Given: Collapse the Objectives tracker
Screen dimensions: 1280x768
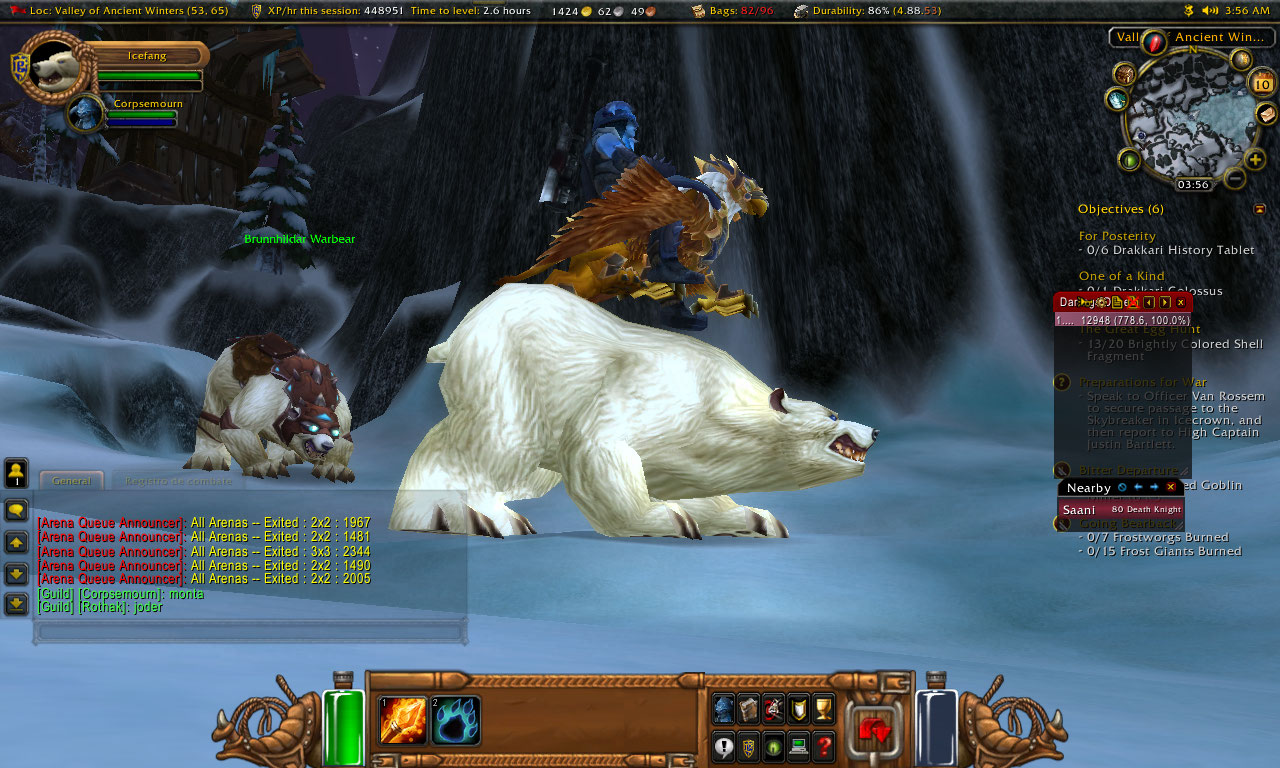Looking at the screenshot, I should click(1259, 209).
